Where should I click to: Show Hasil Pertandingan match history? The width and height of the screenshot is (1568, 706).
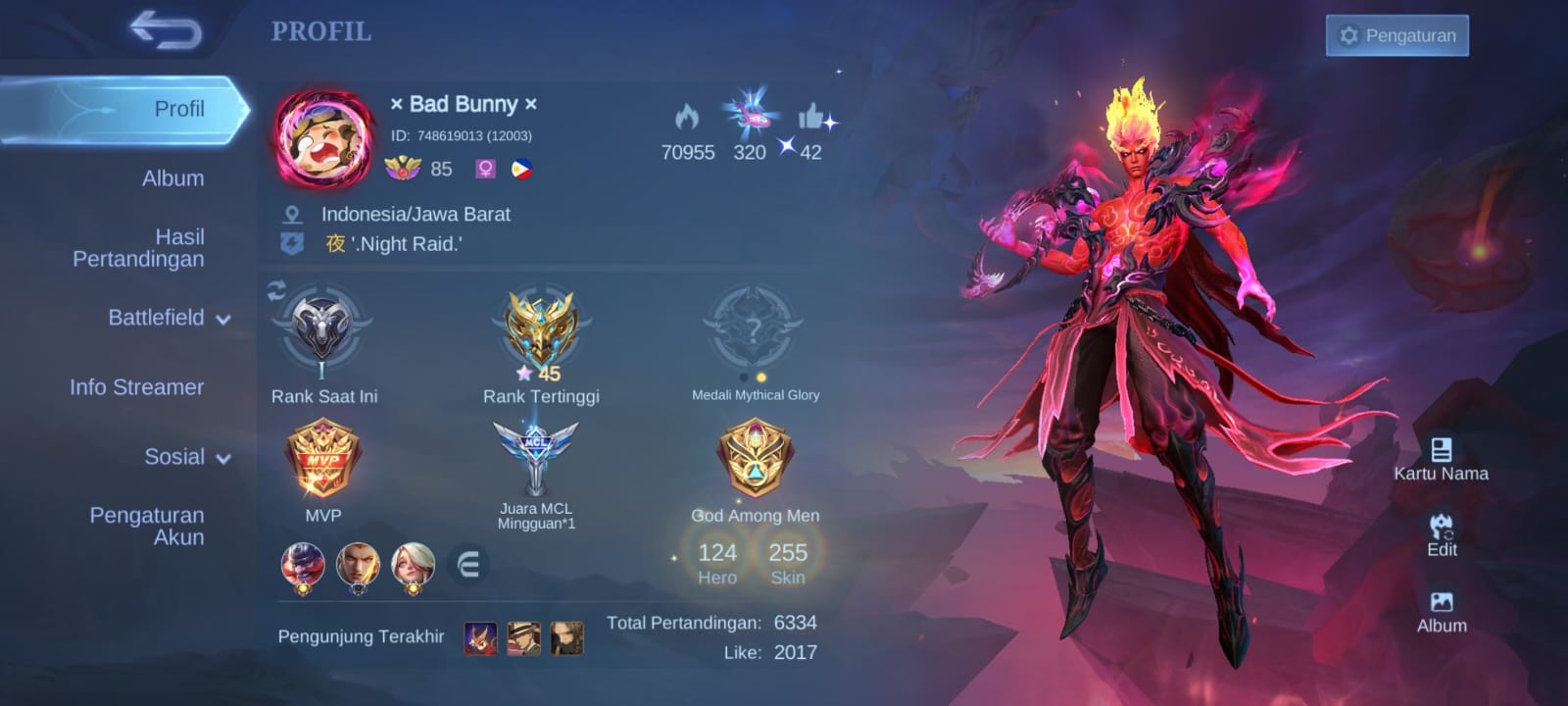138,247
